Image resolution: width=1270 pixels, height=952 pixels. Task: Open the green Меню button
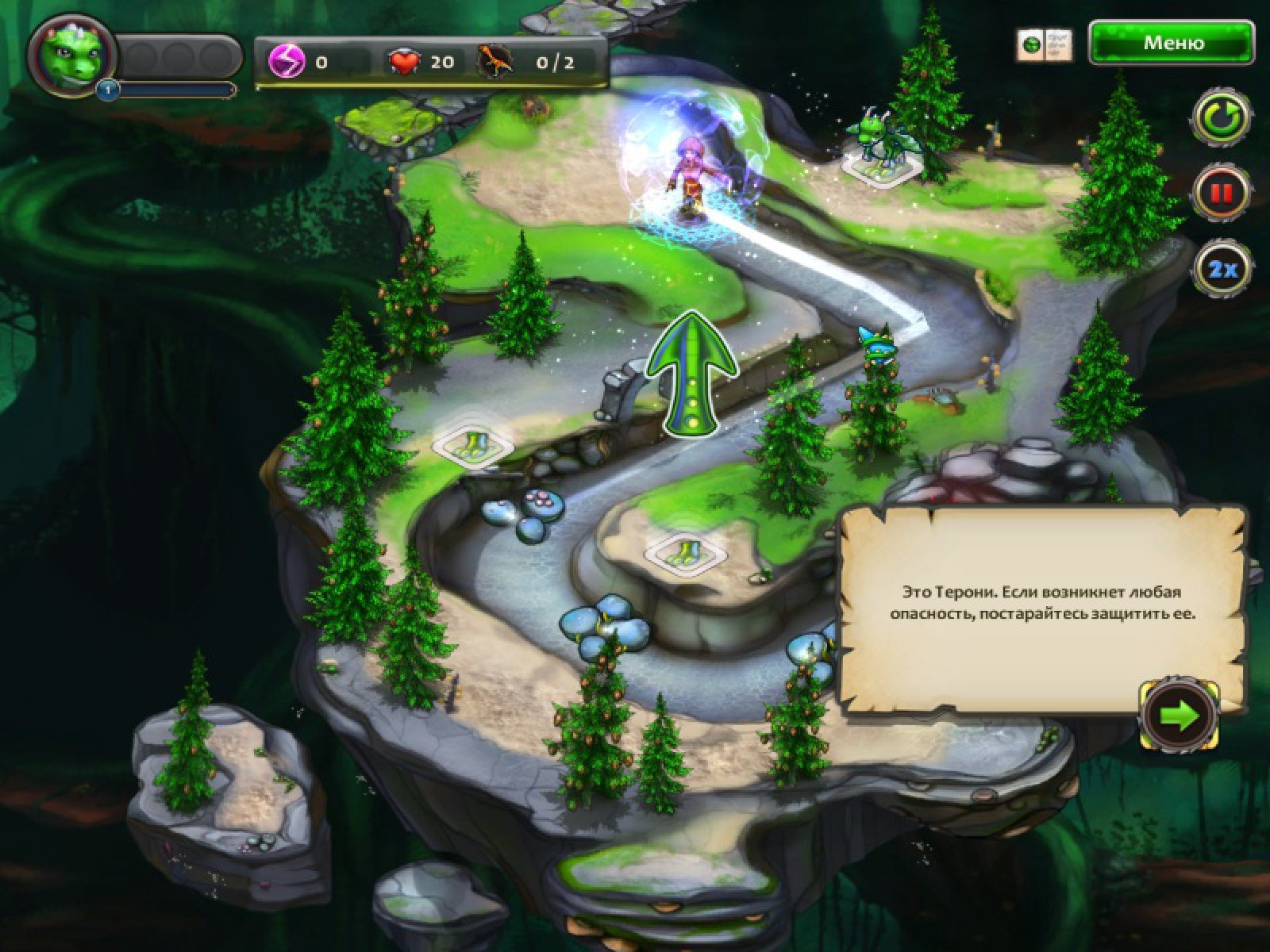[x=1172, y=43]
